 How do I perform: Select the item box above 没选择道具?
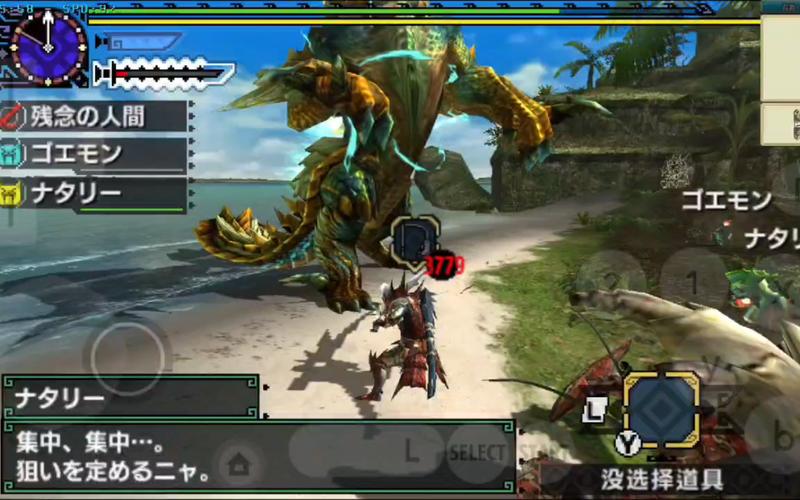pyautogui.click(x=661, y=409)
